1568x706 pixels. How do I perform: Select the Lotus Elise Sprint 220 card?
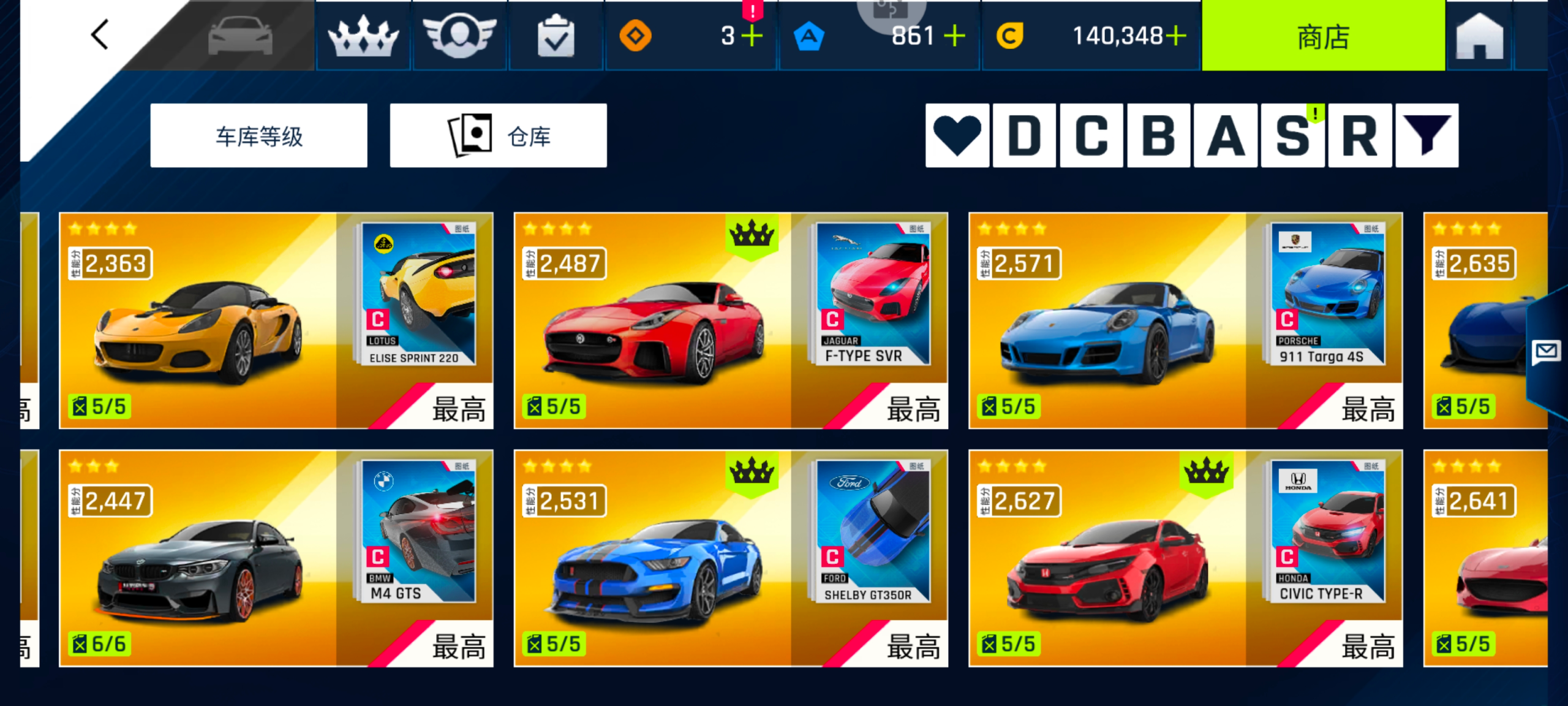point(276,321)
